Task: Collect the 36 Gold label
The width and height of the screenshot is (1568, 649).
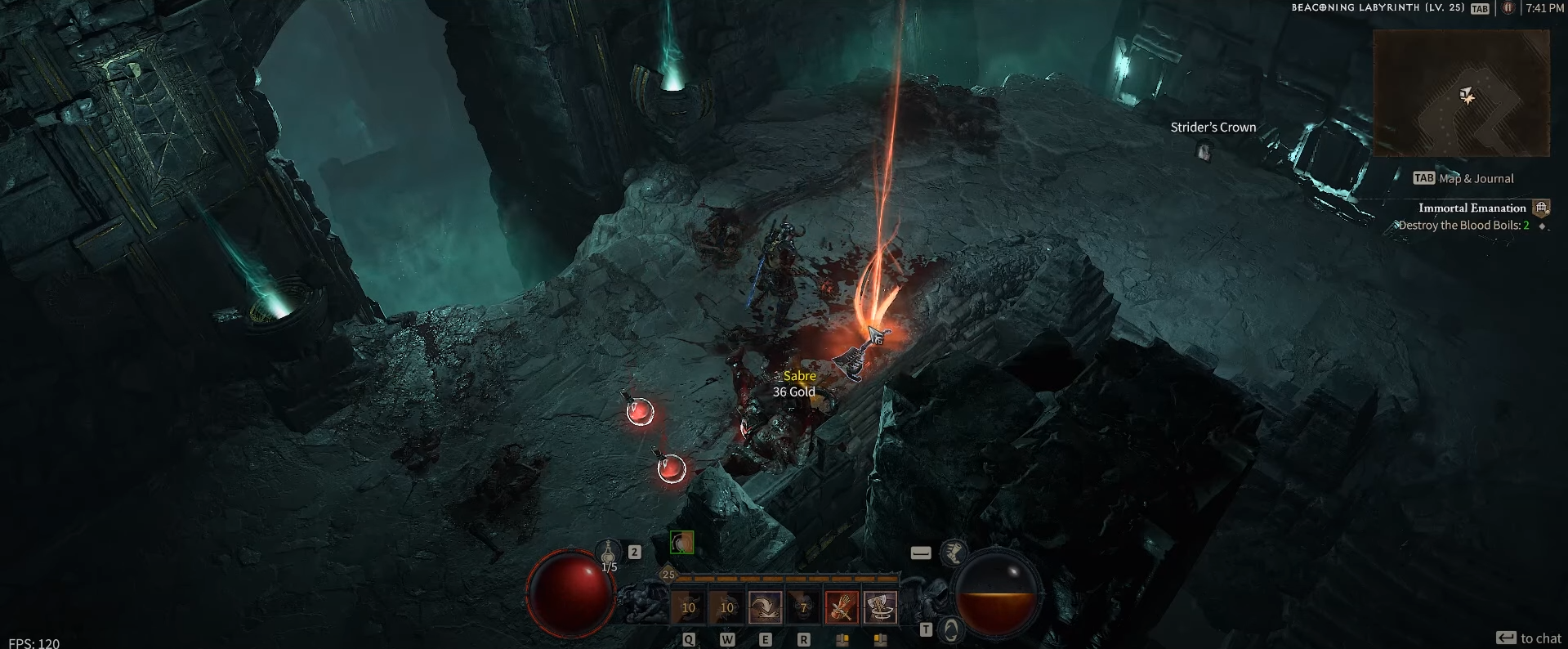Action: pos(793,392)
